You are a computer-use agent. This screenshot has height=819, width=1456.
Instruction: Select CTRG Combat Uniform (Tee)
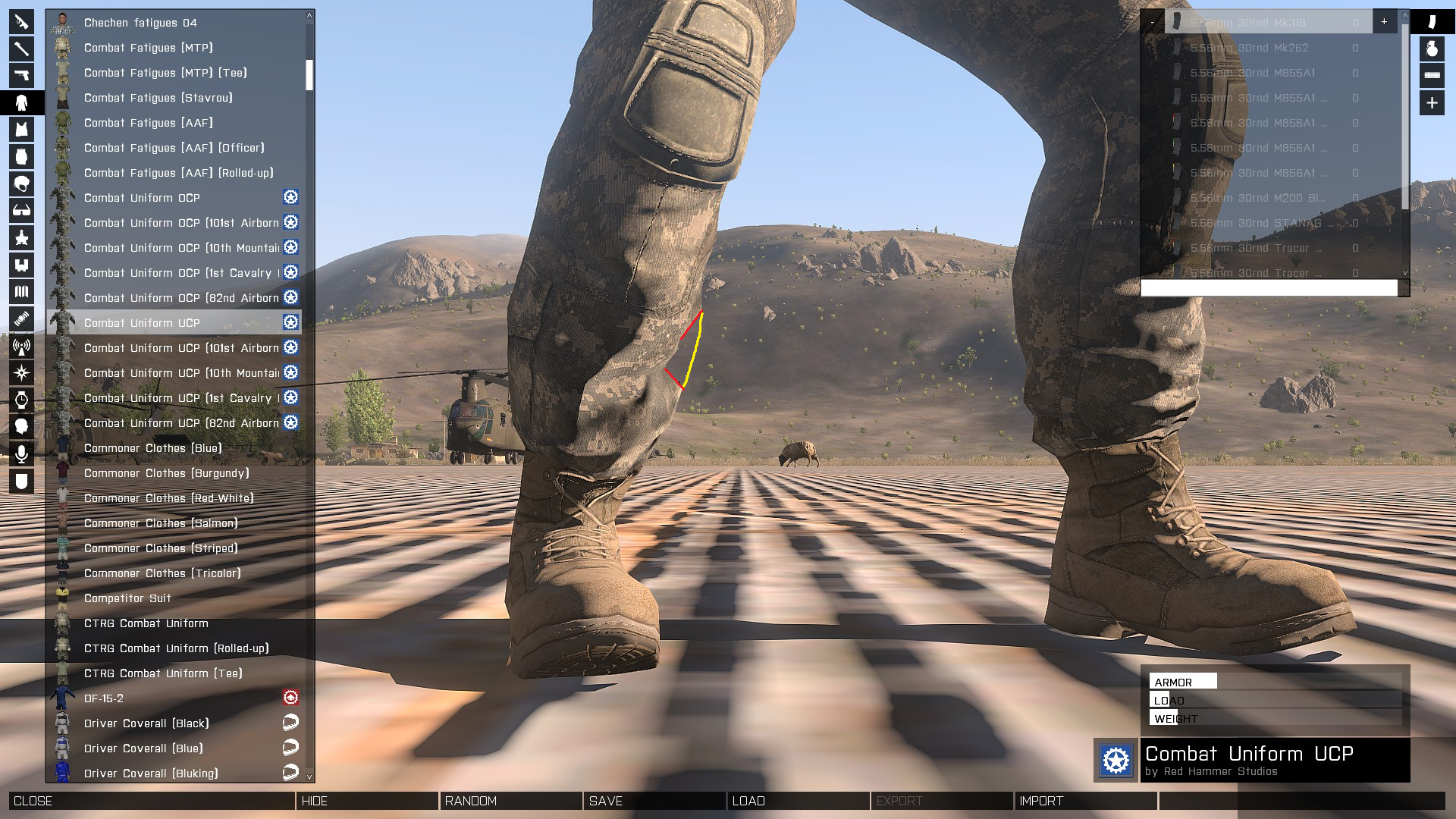pos(163,673)
